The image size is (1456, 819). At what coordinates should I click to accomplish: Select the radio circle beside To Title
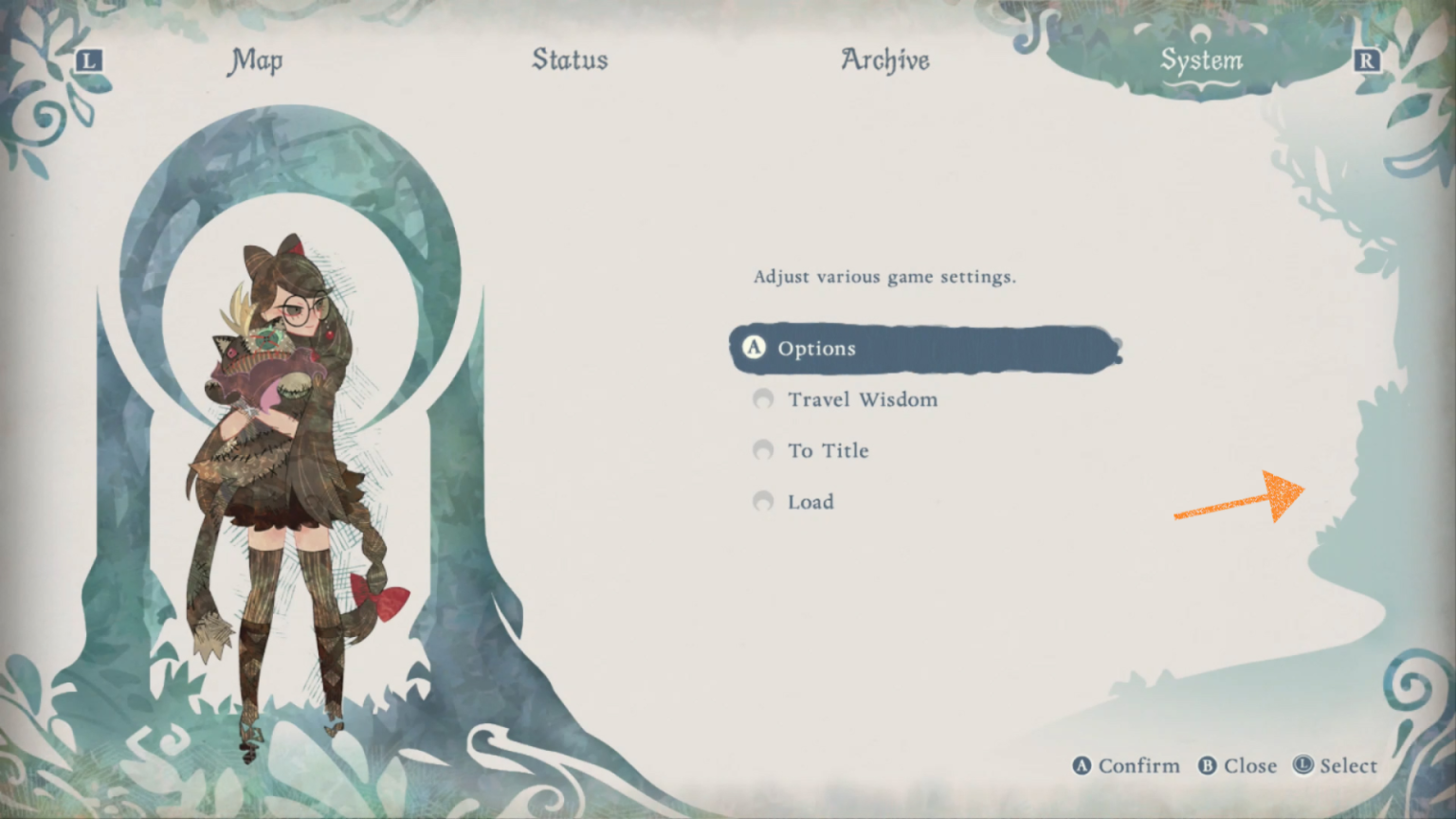click(763, 450)
